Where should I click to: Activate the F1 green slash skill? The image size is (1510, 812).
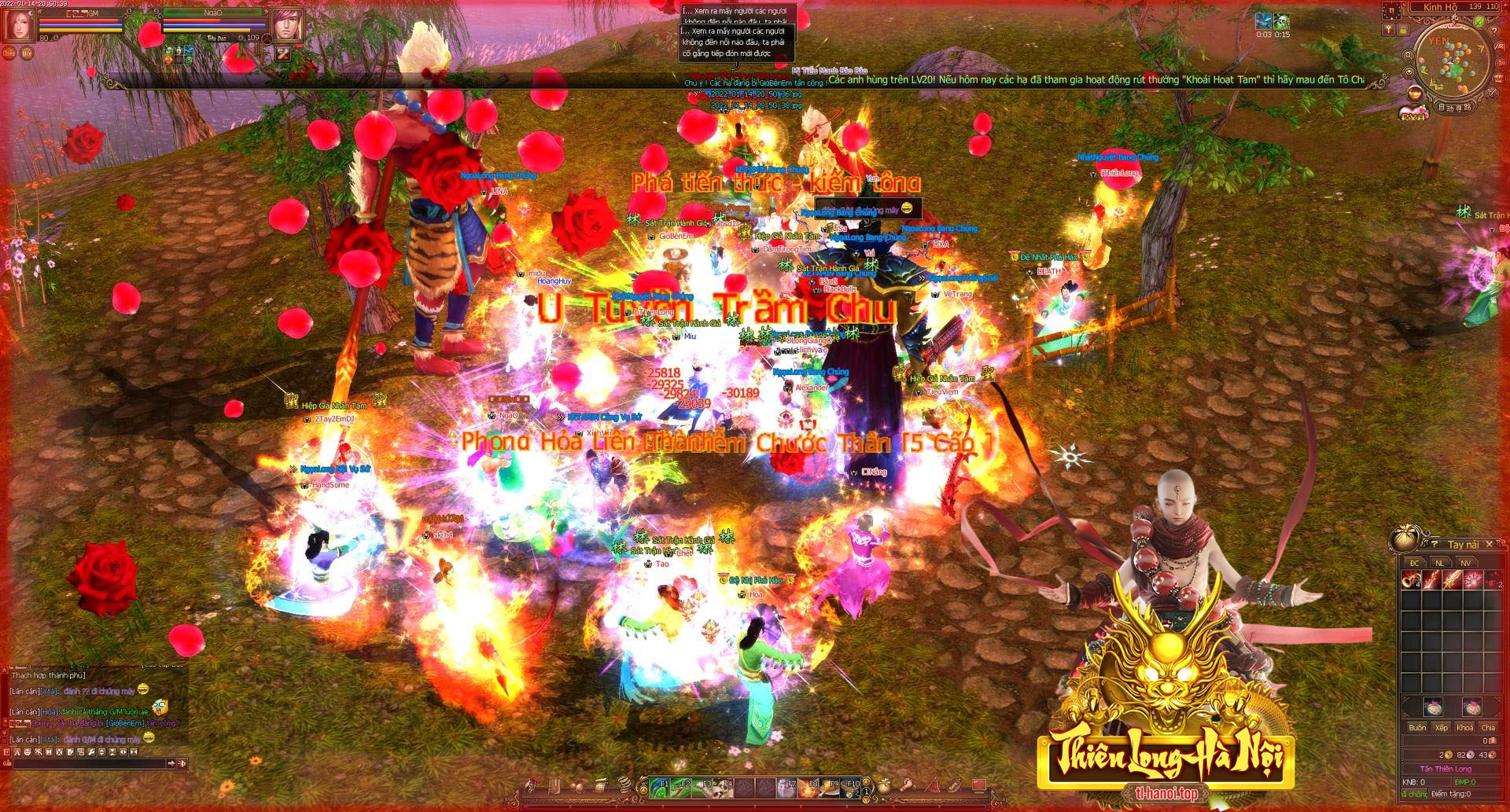(x=660, y=786)
